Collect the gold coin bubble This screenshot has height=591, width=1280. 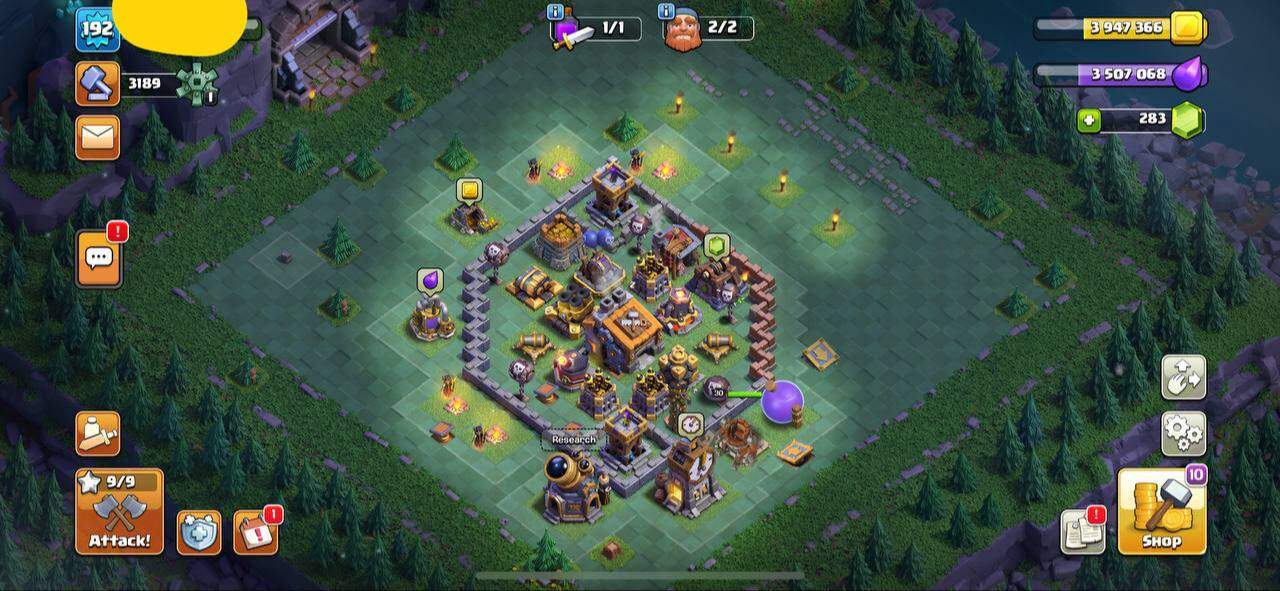(x=469, y=190)
